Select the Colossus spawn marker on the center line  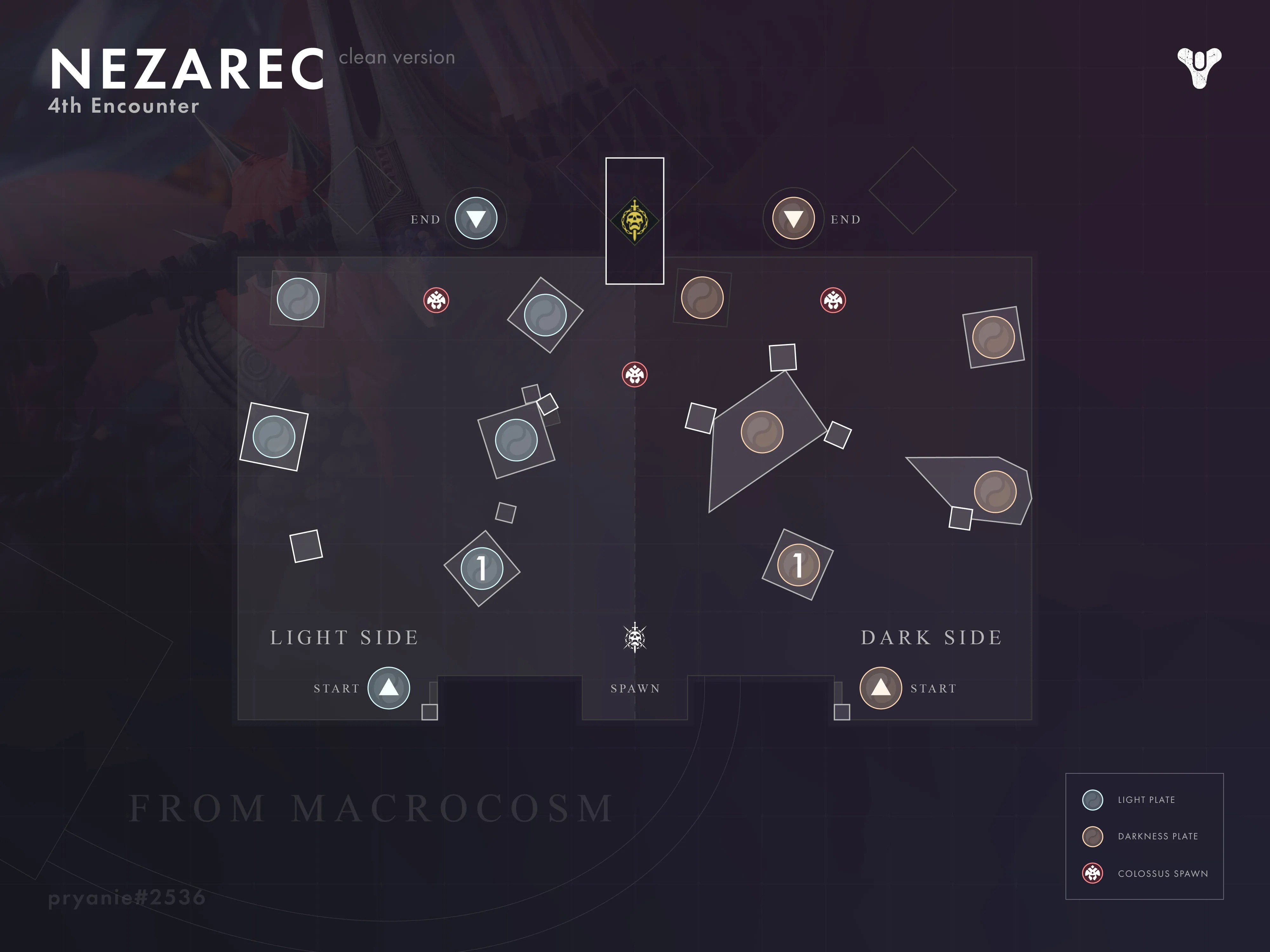[634, 375]
